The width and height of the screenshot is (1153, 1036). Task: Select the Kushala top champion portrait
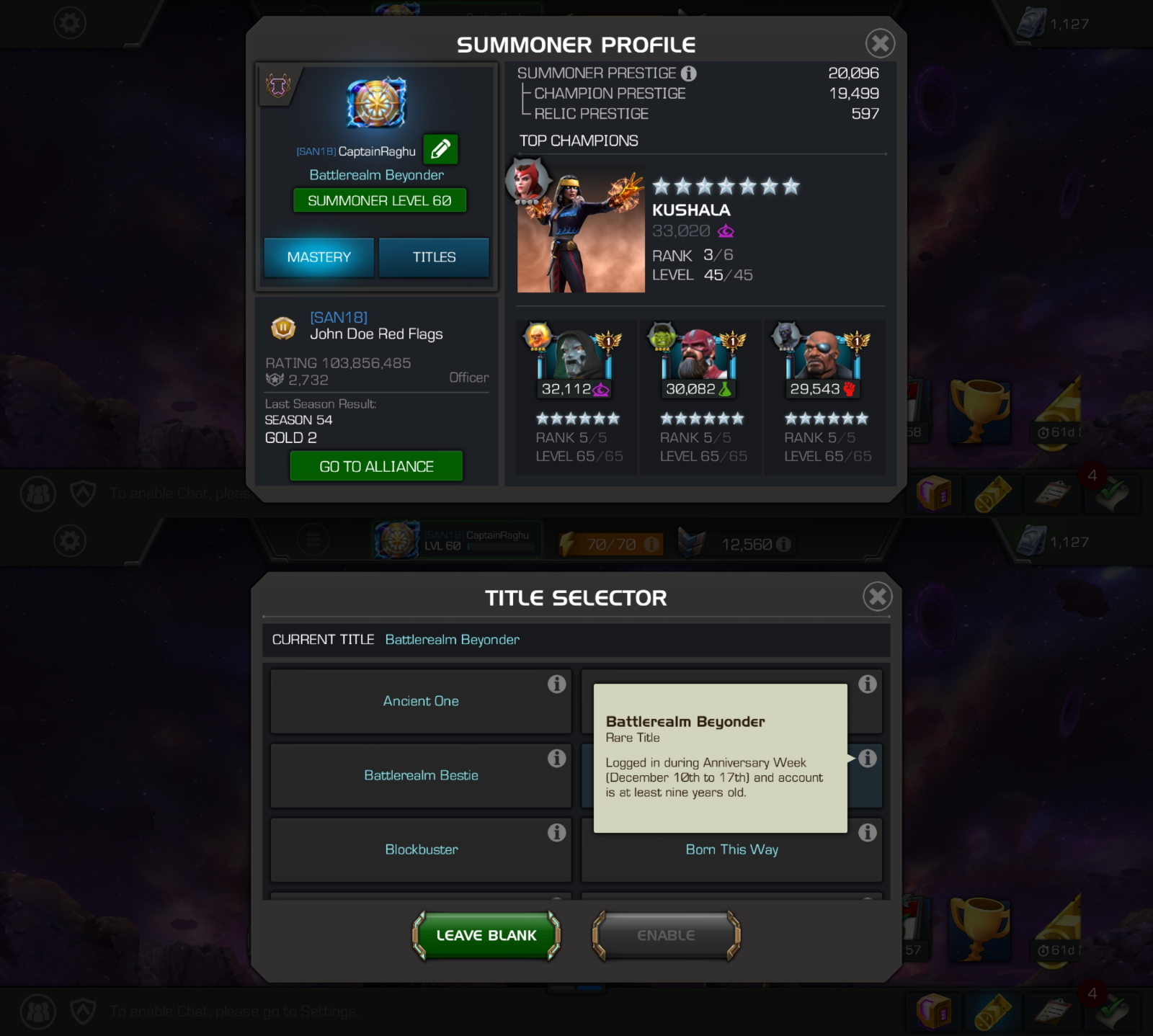point(581,231)
